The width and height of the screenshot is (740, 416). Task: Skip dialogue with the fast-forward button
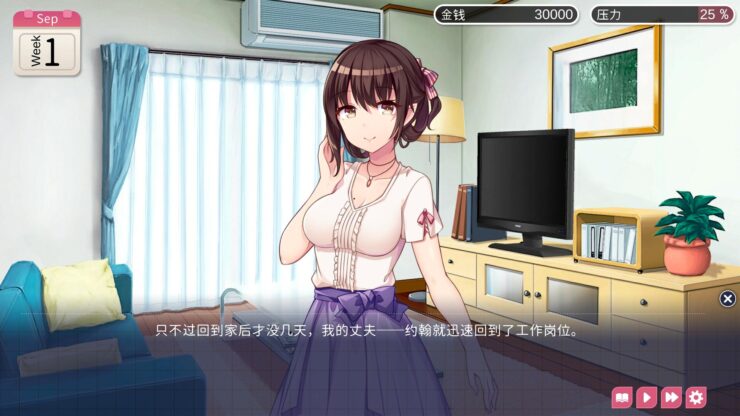(x=671, y=397)
